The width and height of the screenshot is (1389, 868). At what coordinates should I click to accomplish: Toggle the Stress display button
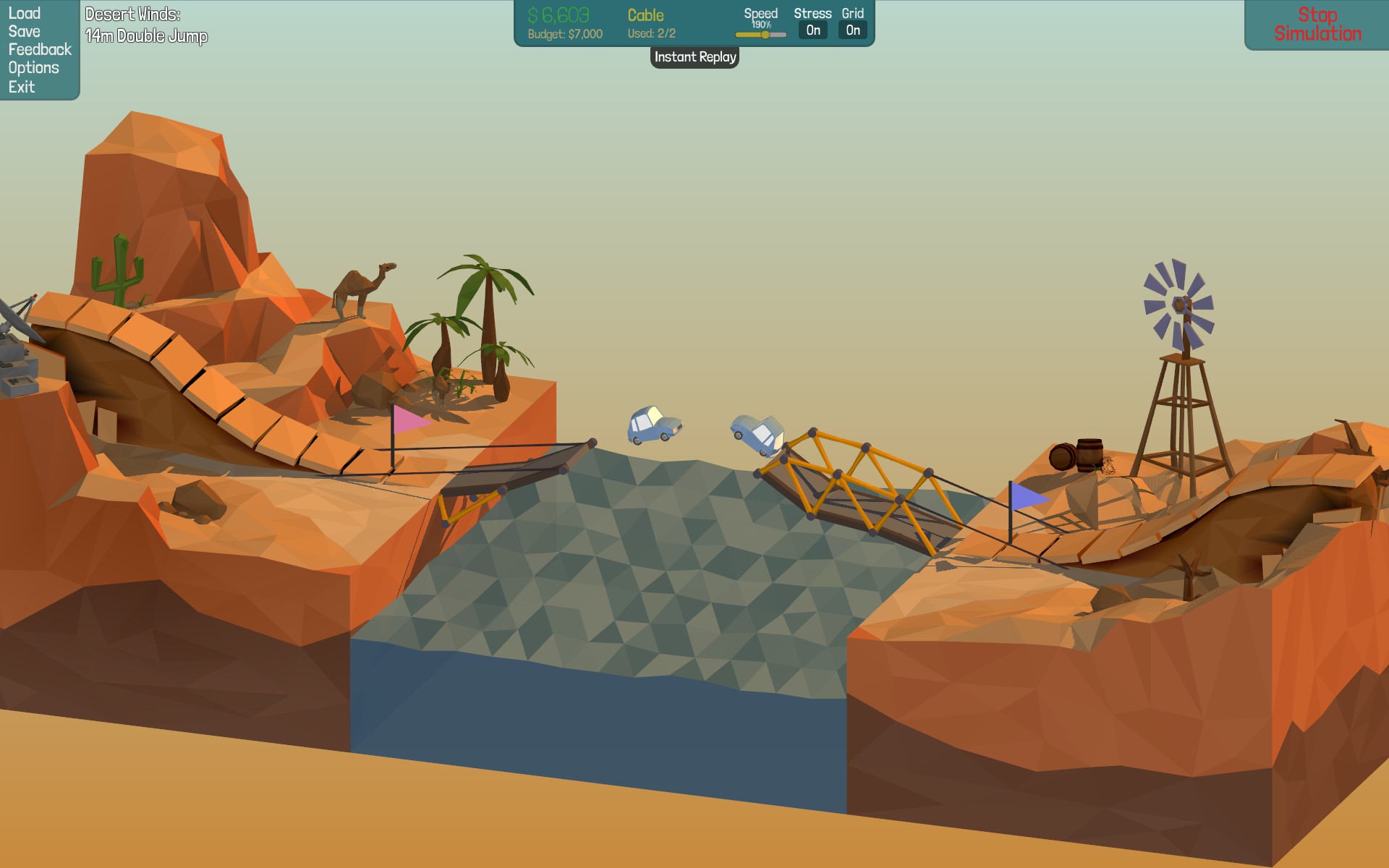pos(812,30)
